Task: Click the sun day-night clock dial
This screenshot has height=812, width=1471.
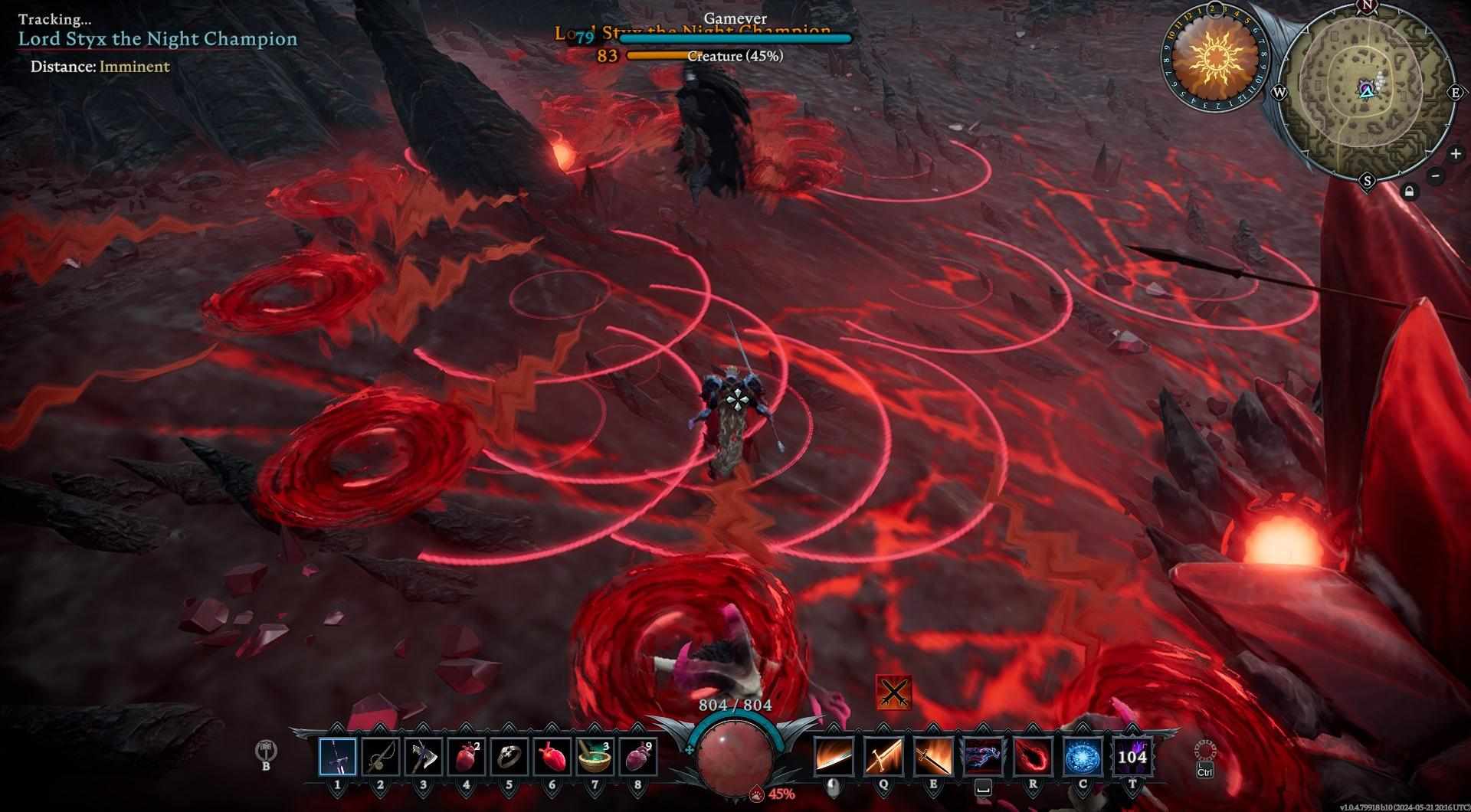Action: 1215,56
